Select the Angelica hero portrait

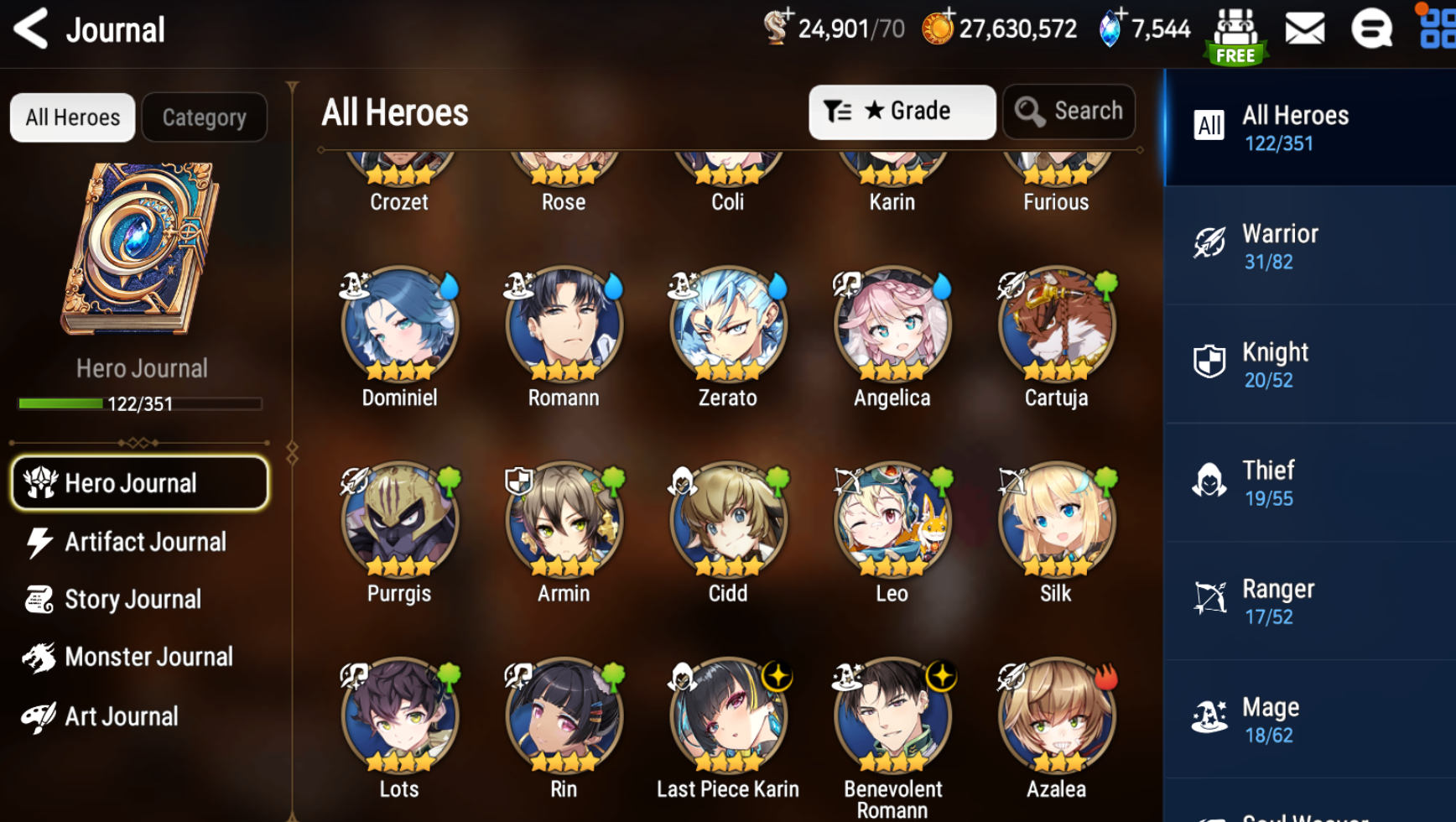[x=892, y=325]
